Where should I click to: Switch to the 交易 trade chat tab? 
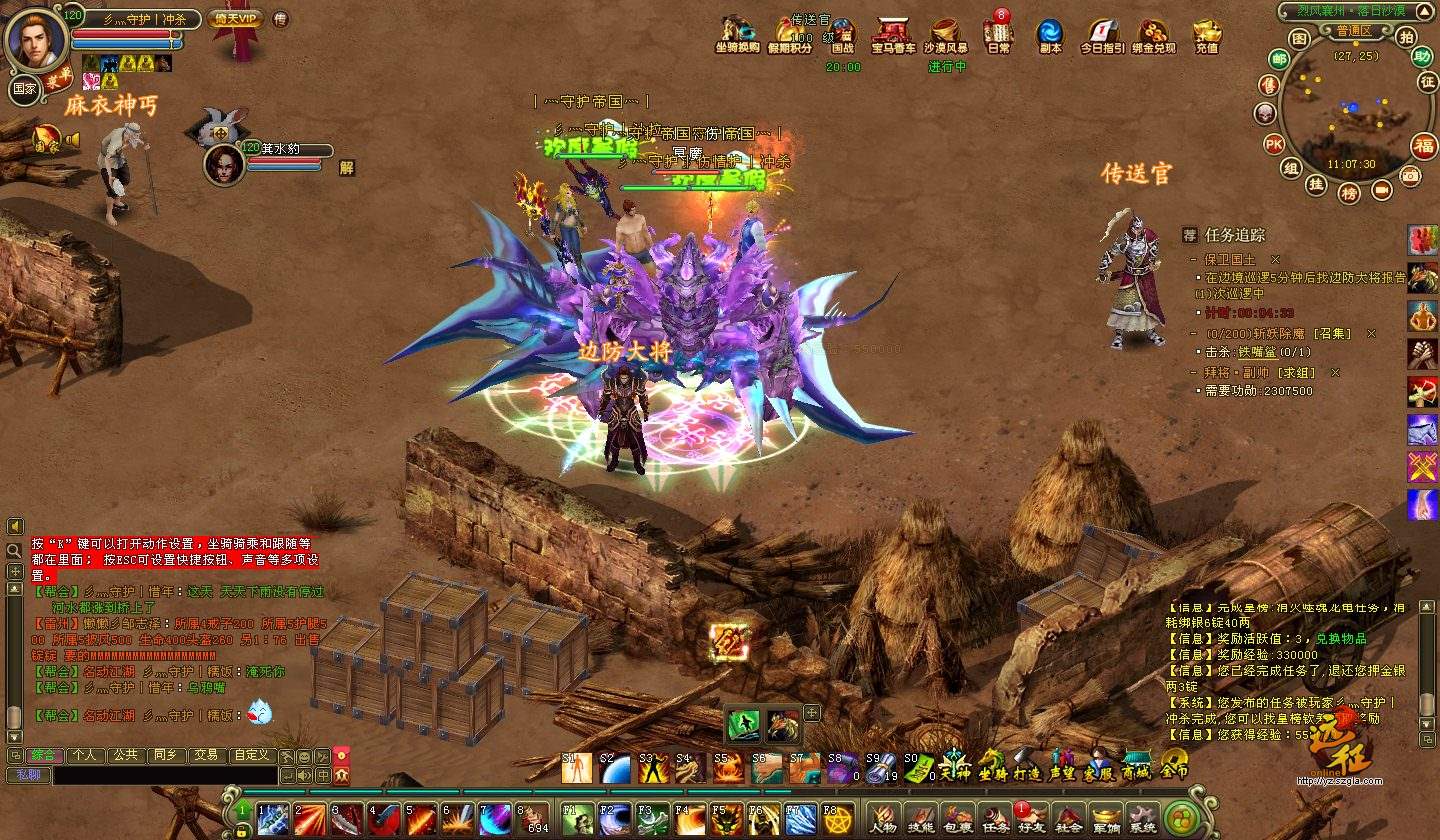click(x=206, y=755)
